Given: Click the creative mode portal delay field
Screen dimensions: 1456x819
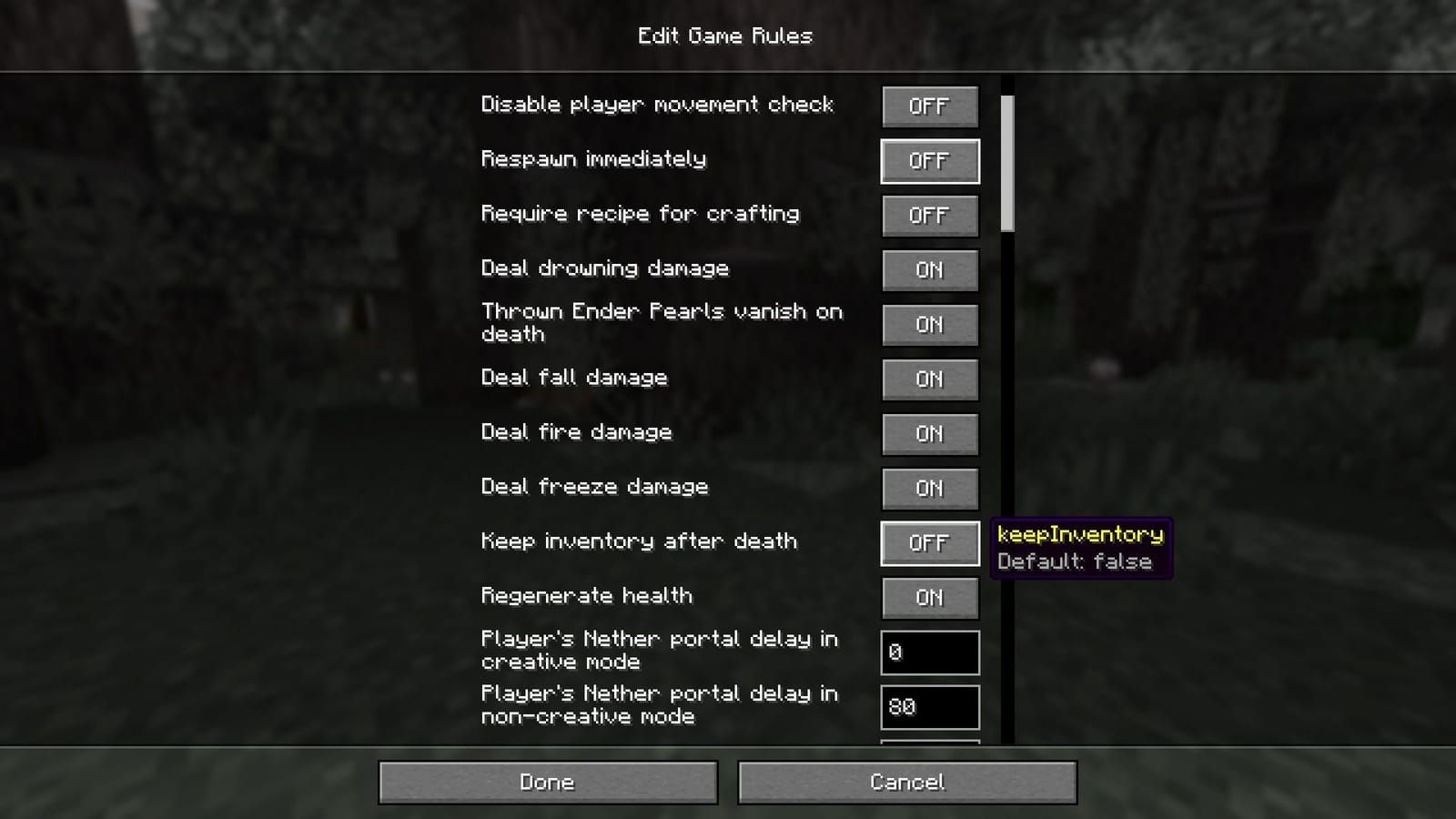Looking at the screenshot, I should [929, 652].
